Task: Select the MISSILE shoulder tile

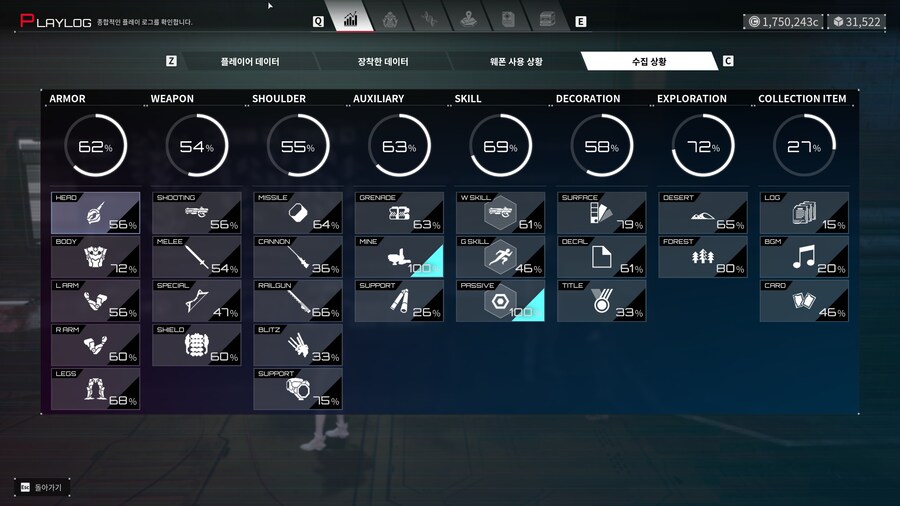Action: [x=298, y=213]
